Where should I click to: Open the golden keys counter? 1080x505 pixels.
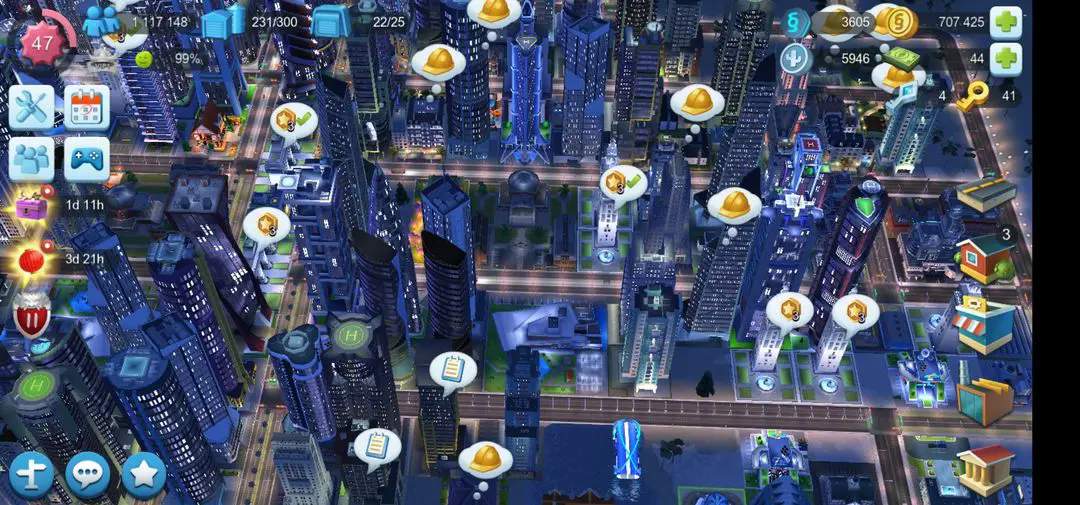pos(971,97)
